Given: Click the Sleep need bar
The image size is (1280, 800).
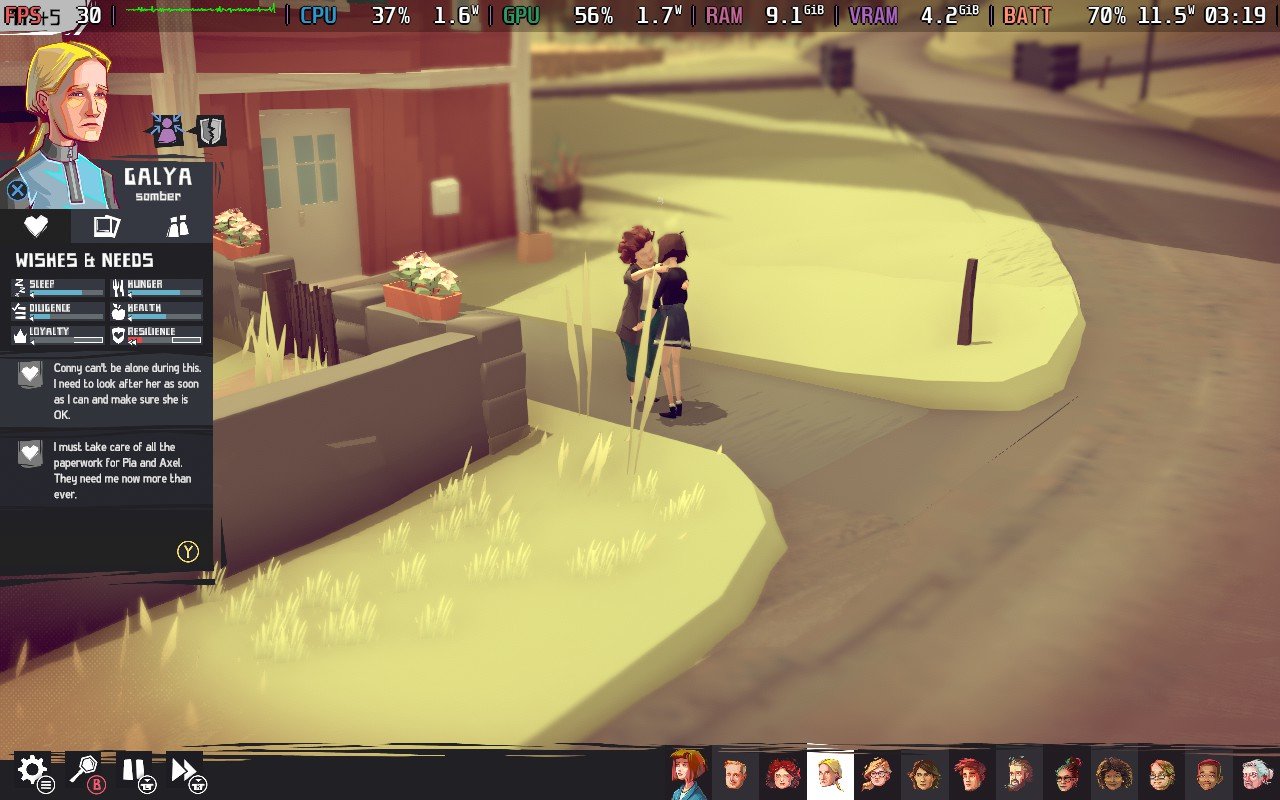Looking at the screenshot, I should (x=60, y=290).
